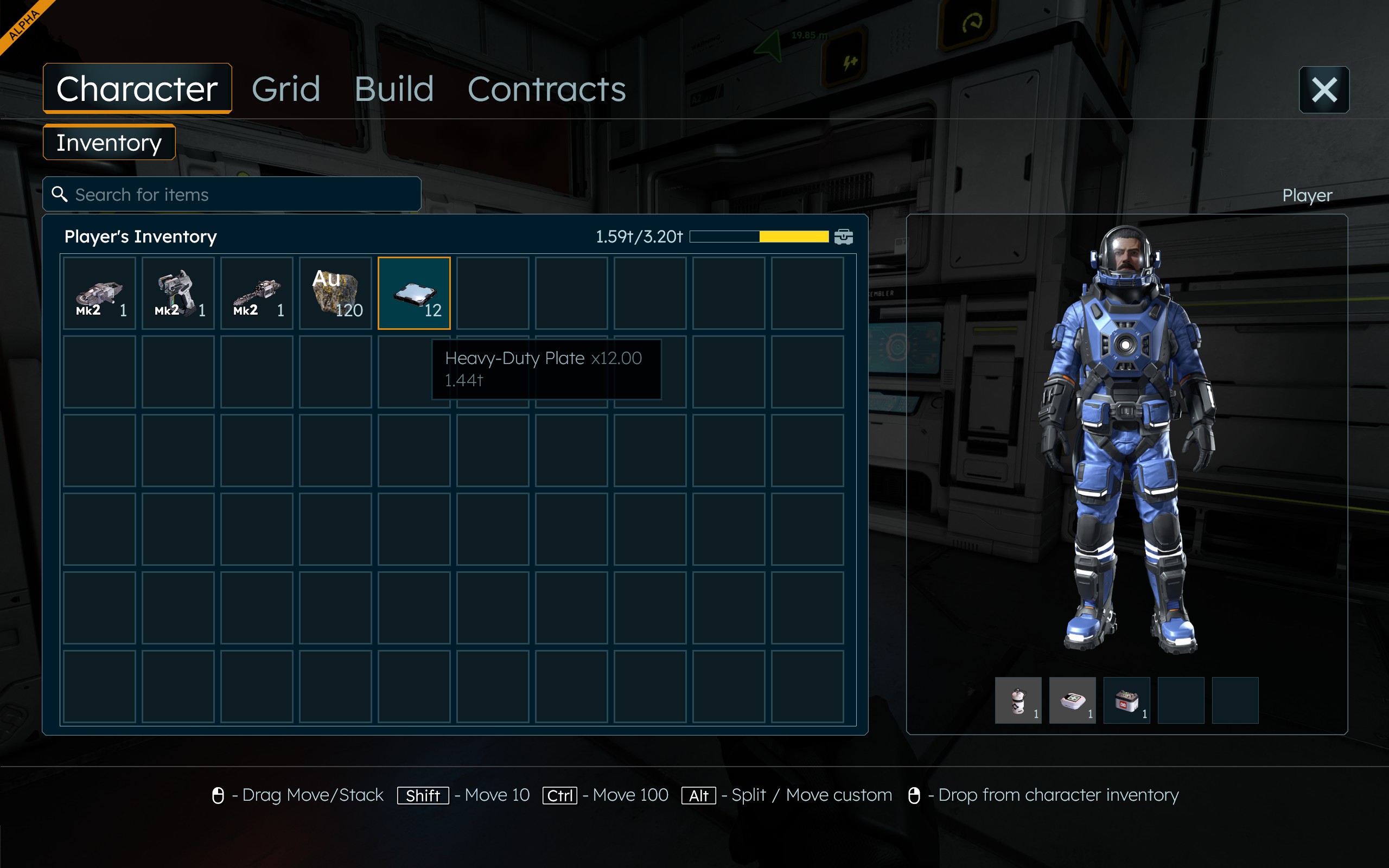Open the Inventory sub-tab
1389x868 pixels.
click(109, 142)
